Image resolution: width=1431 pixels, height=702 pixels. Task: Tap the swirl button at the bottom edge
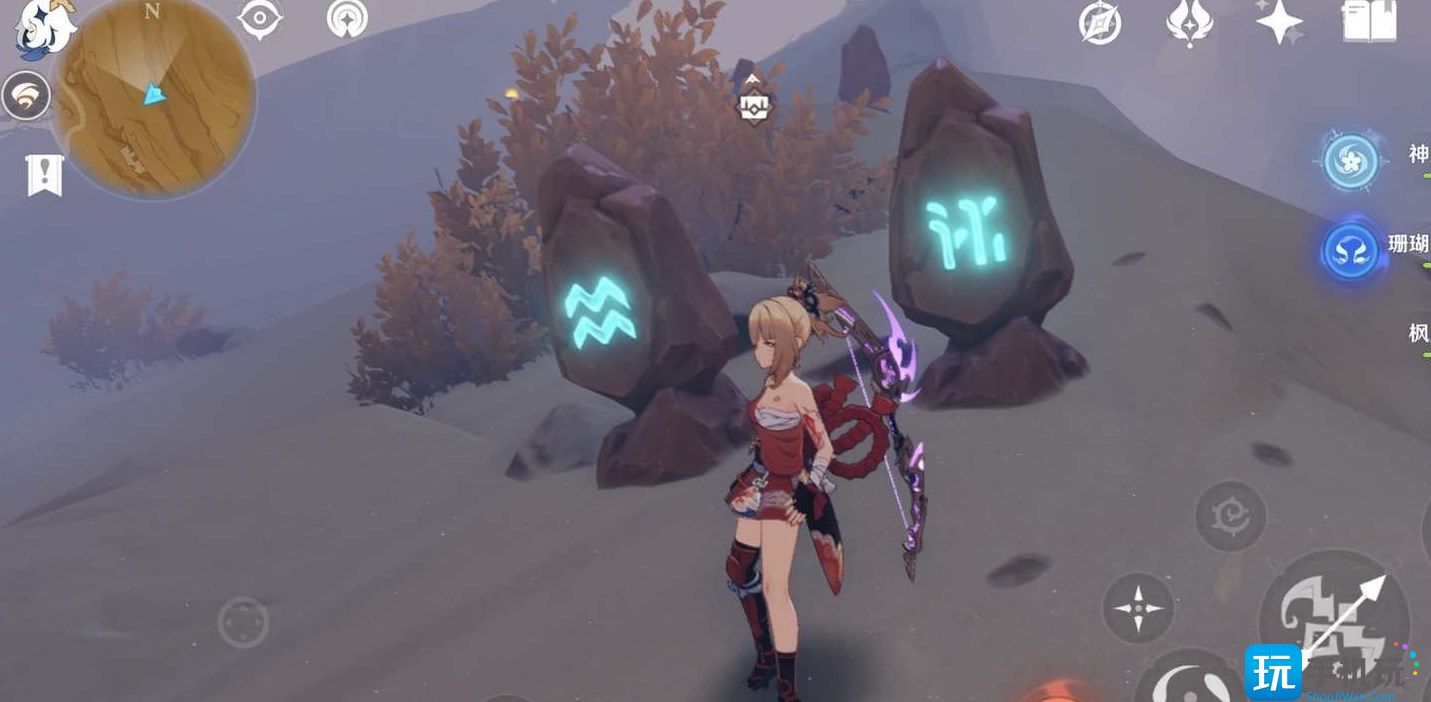1190,680
